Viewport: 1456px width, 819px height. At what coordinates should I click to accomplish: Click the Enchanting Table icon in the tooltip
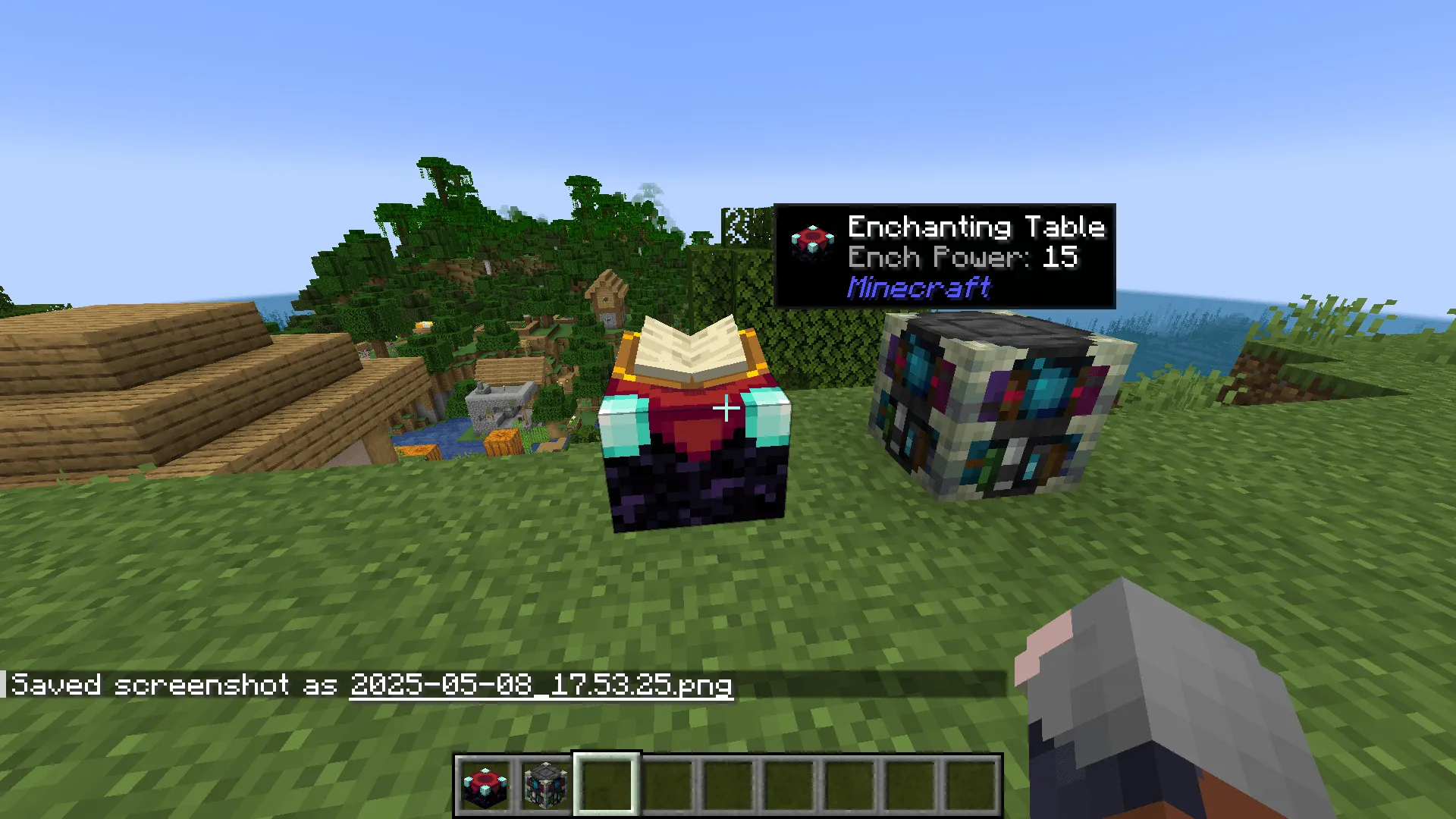[813, 239]
